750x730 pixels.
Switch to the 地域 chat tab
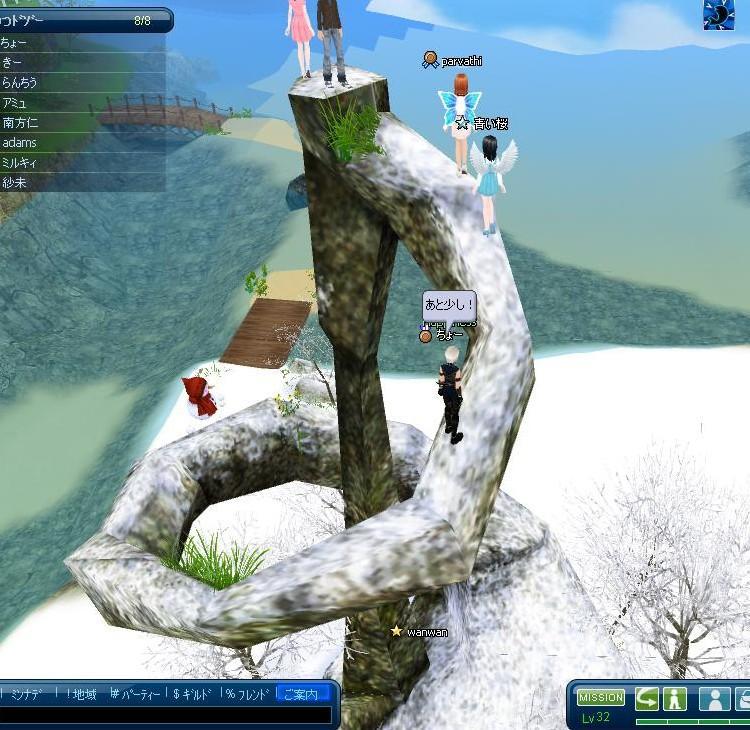click(x=79, y=694)
